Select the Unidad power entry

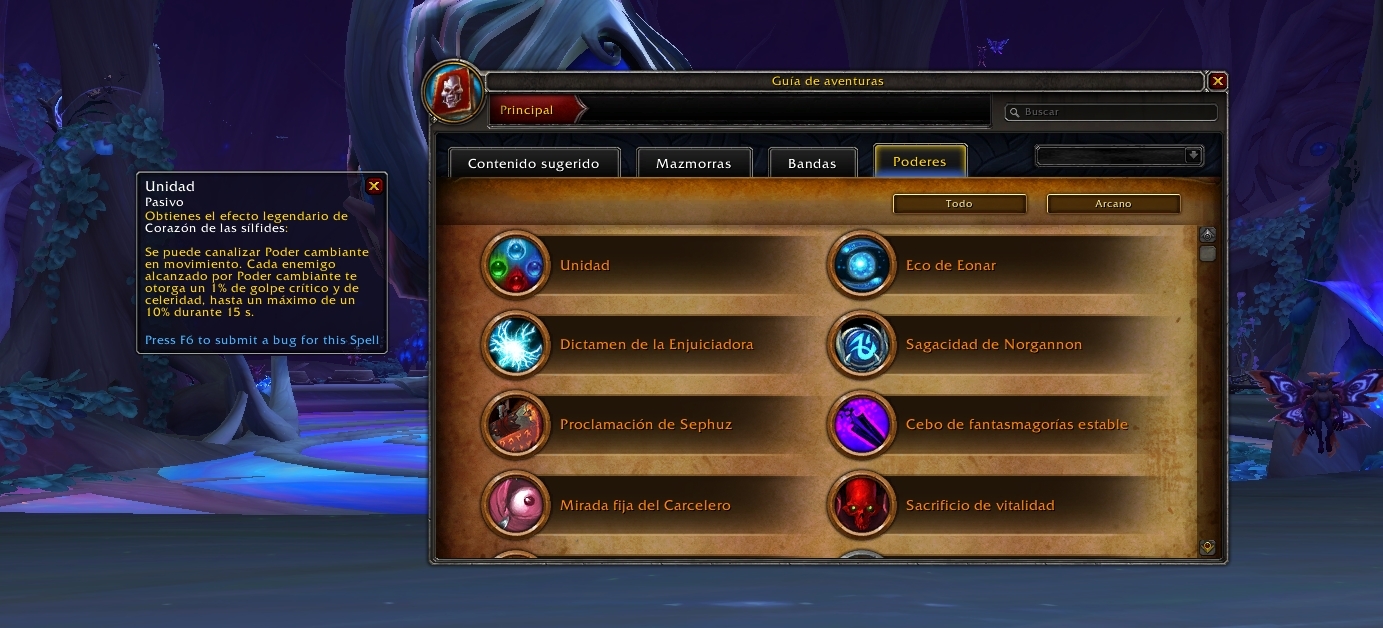[x=584, y=265]
